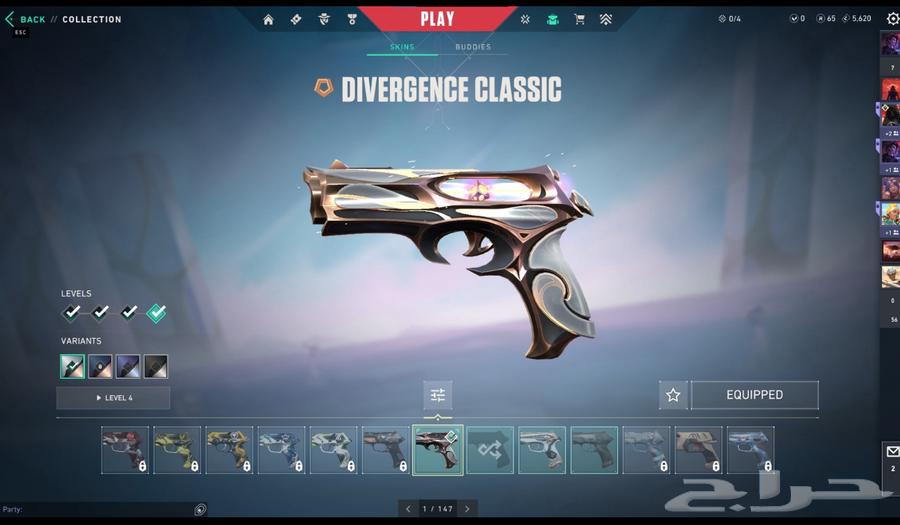Choose the black and white variant swatch
Screen dimensions: 900x525
pos(155,366)
